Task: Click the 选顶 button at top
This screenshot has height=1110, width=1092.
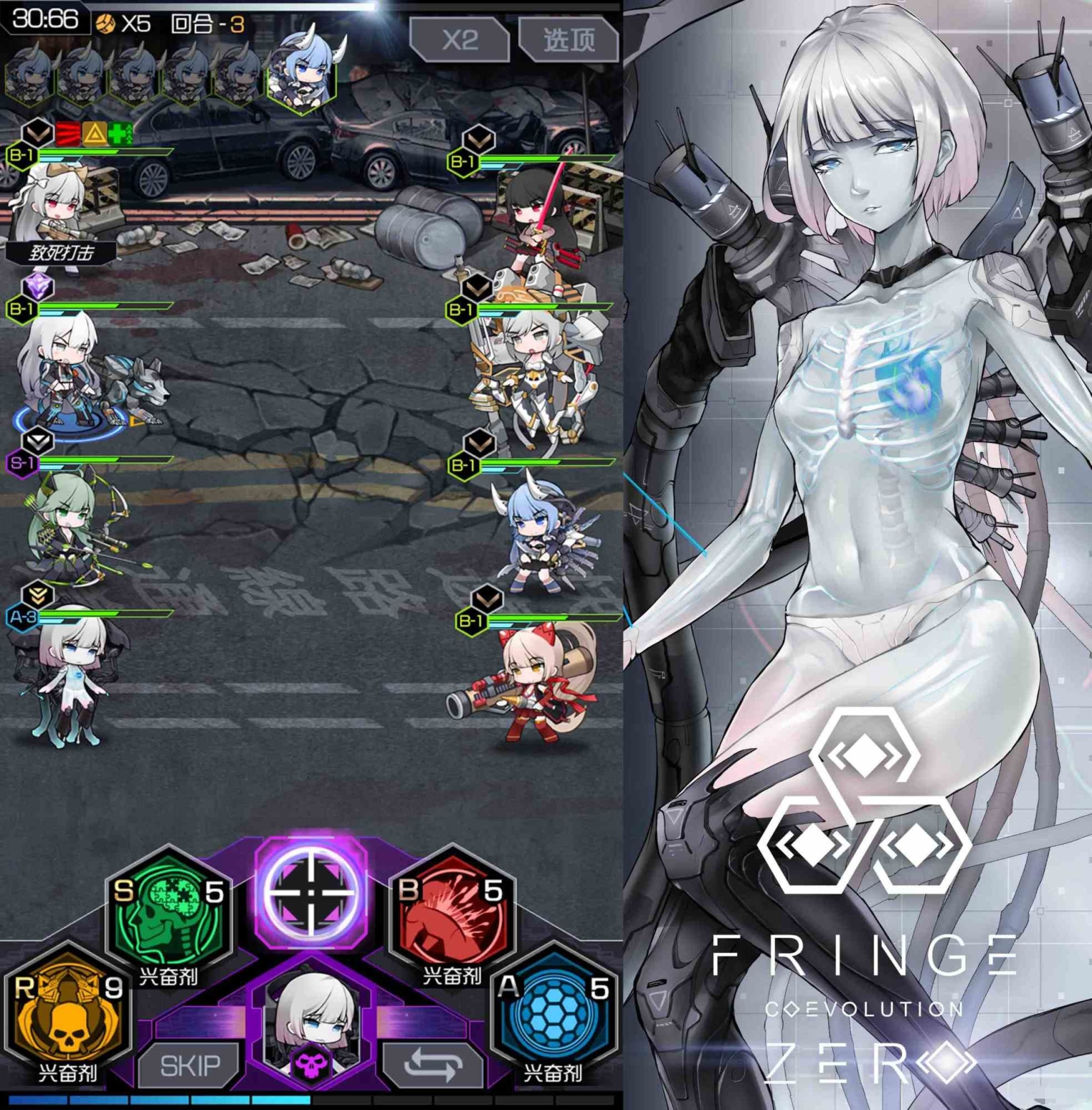Action: pos(569,40)
